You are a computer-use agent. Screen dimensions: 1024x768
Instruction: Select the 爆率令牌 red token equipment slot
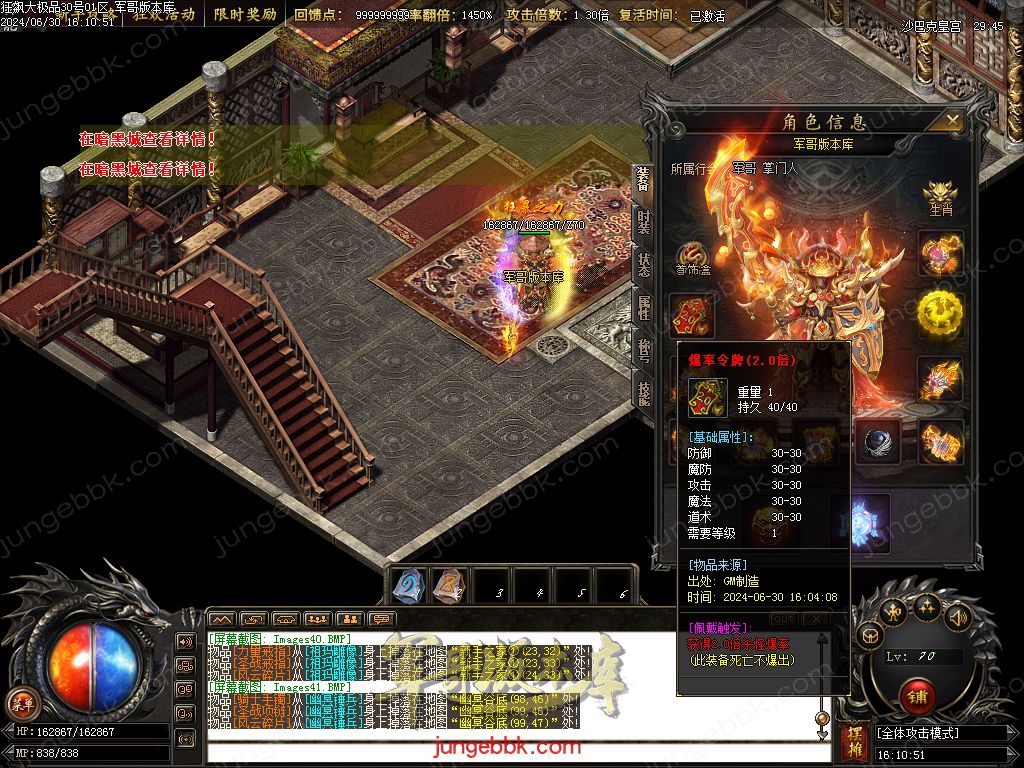pos(692,316)
